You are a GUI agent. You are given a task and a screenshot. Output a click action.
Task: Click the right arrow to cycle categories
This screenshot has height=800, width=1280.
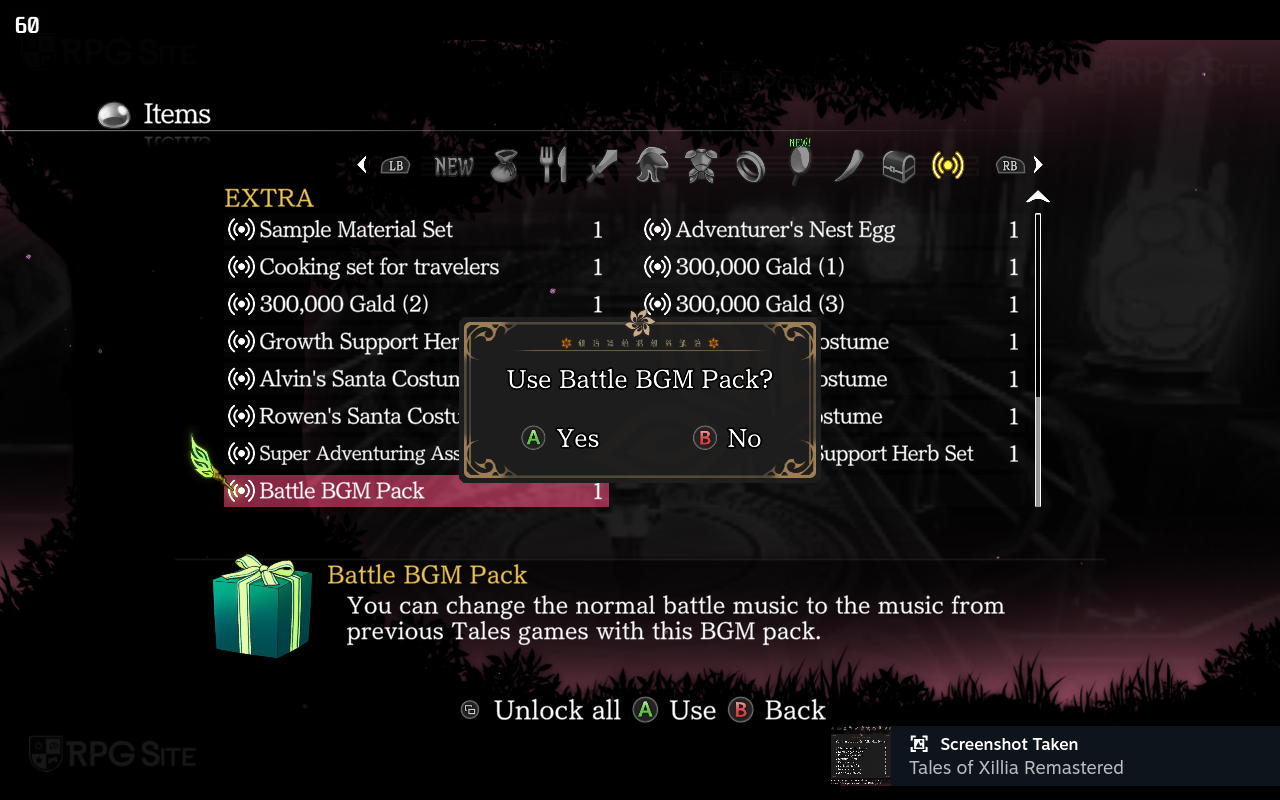pyautogui.click(x=1038, y=165)
